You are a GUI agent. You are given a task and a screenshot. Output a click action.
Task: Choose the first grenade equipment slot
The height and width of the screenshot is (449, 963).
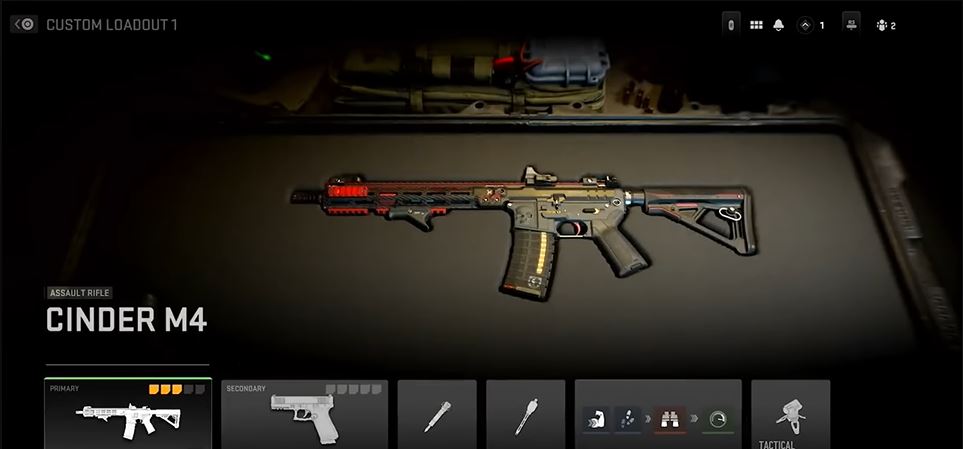tap(437, 414)
